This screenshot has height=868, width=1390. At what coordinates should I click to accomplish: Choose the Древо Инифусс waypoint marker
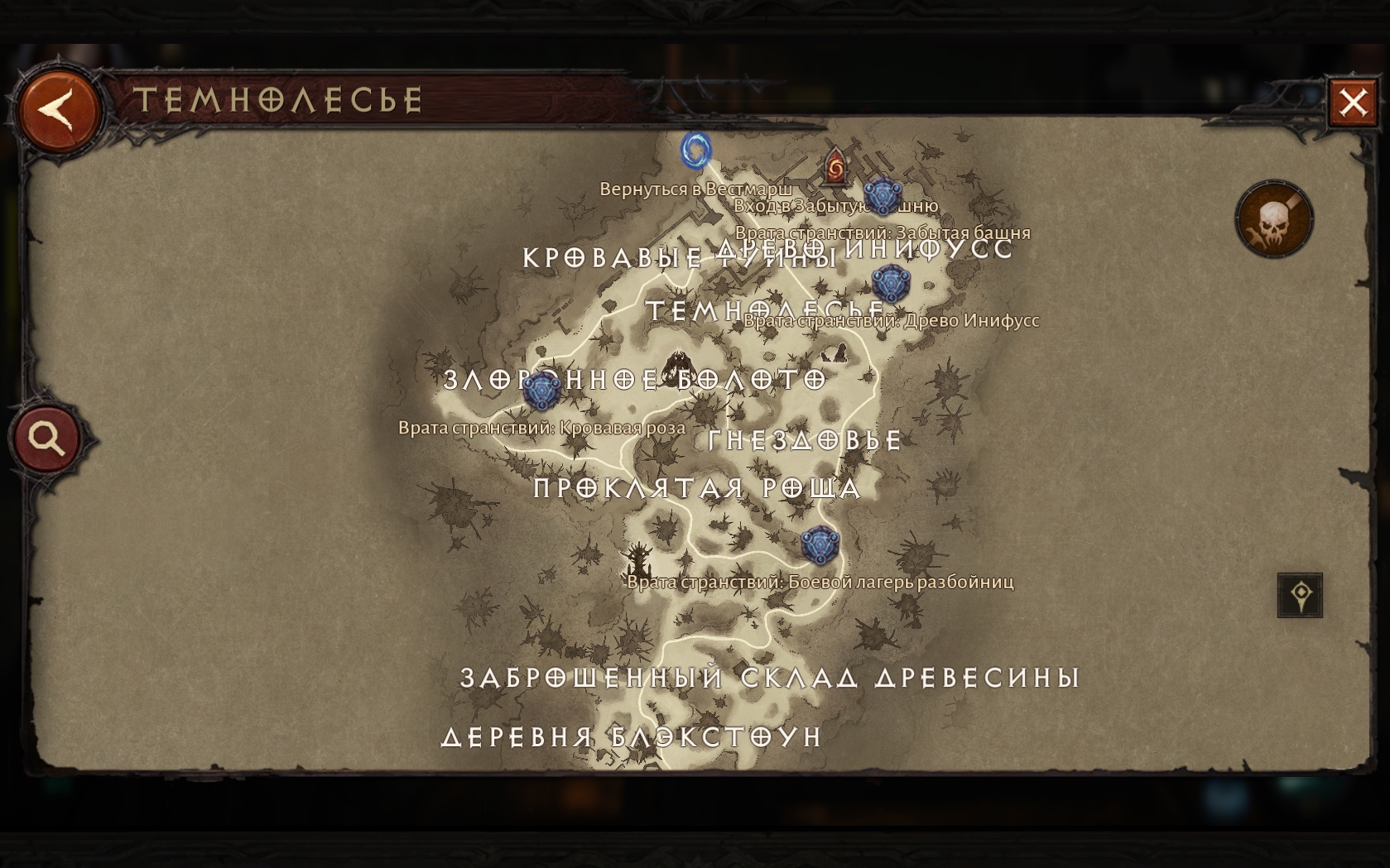[891, 284]
